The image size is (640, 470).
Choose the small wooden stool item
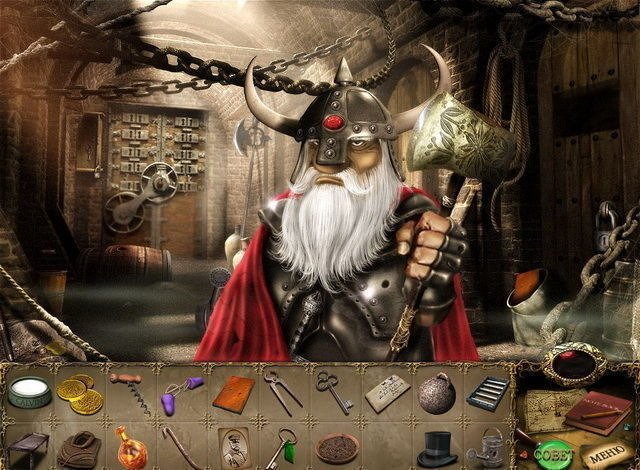[x=27, y=445]
